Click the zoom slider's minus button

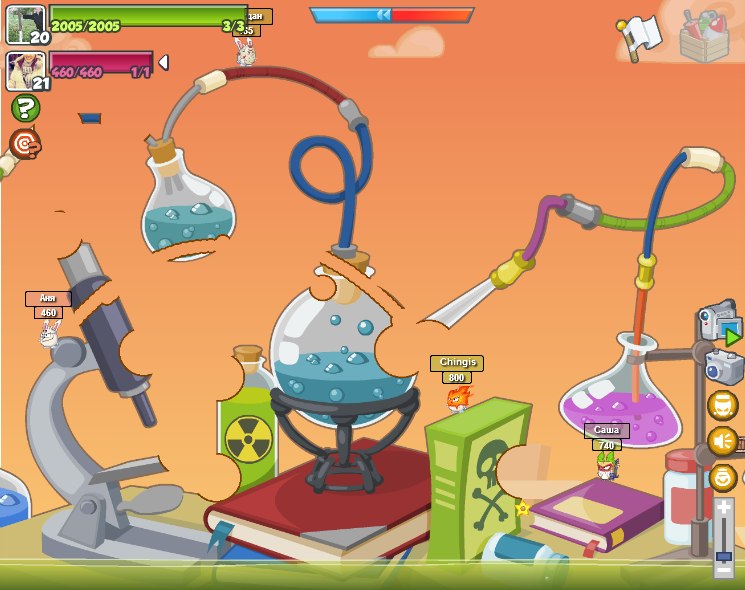[x=724, y=572]
